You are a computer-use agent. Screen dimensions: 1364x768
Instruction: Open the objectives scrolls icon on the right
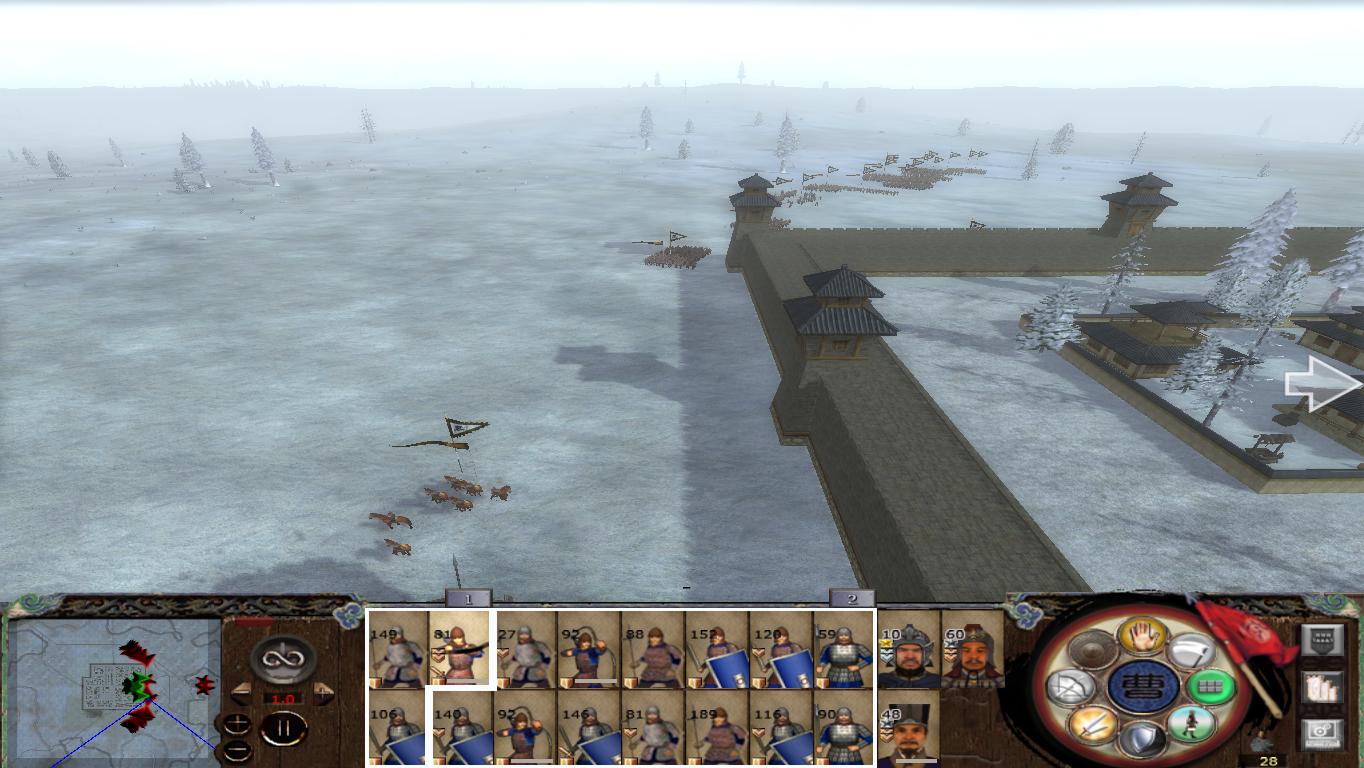coord(1322,688)
